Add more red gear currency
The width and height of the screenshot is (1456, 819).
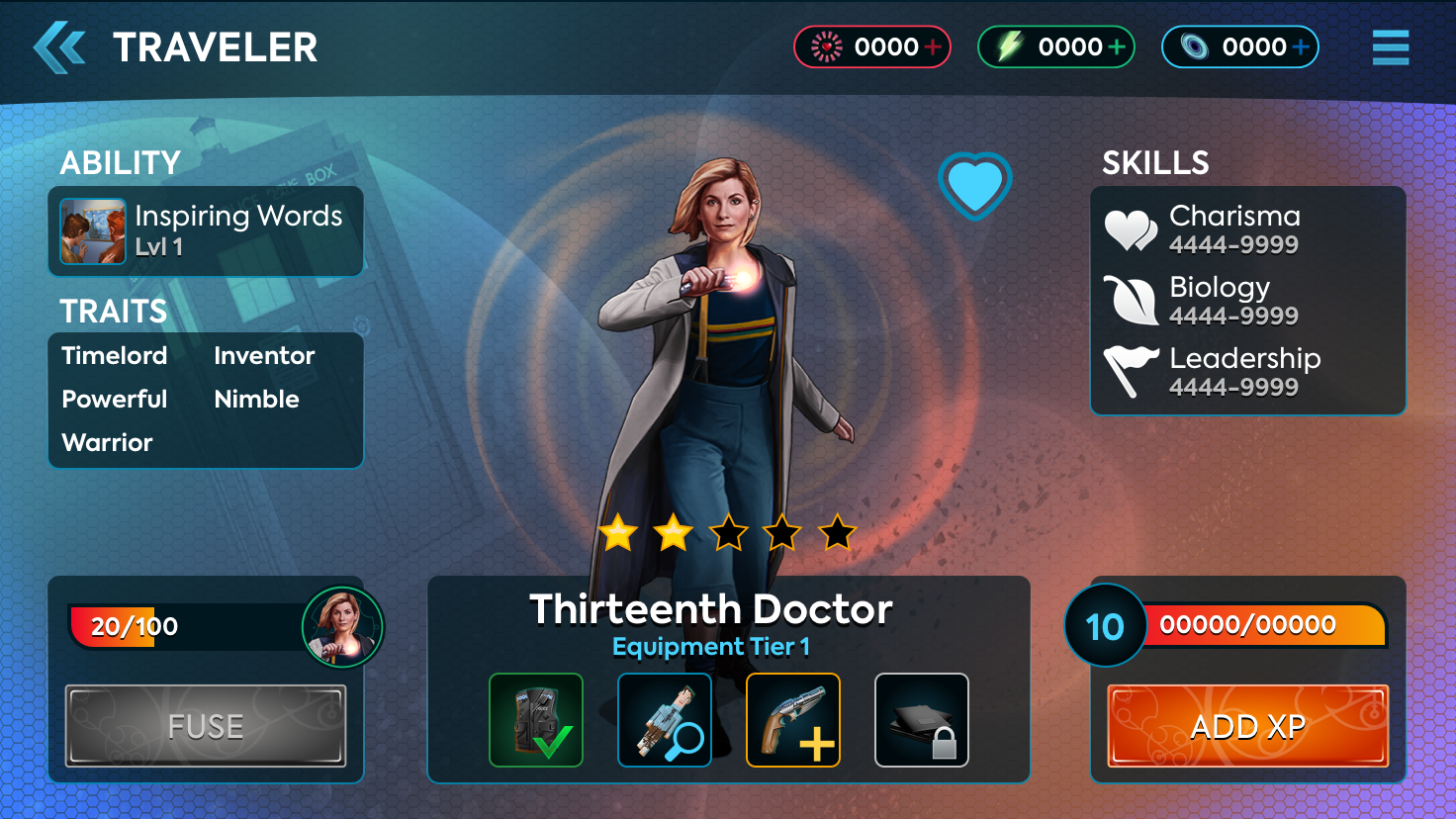pos(932,46)
